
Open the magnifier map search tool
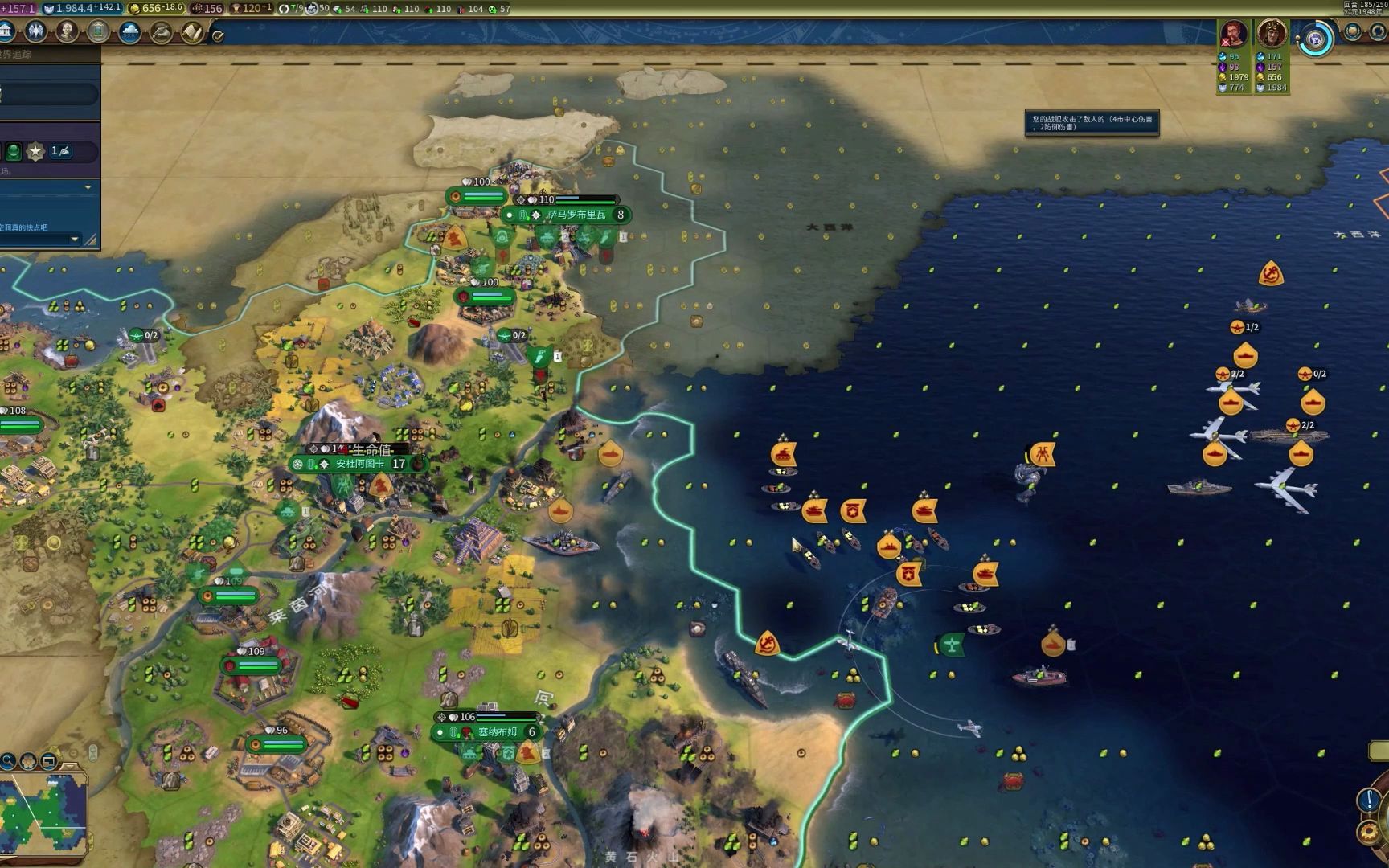[7, 759]
